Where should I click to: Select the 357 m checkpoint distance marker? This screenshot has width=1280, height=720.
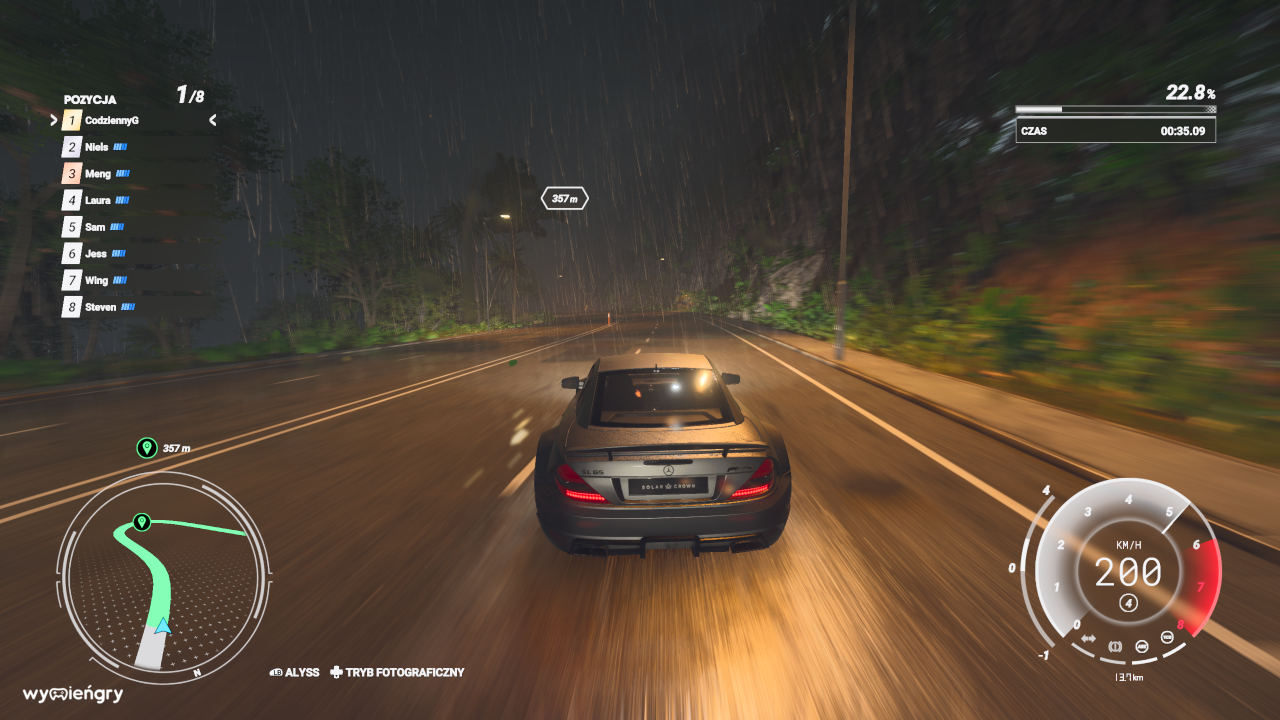(x=565, y=199)
